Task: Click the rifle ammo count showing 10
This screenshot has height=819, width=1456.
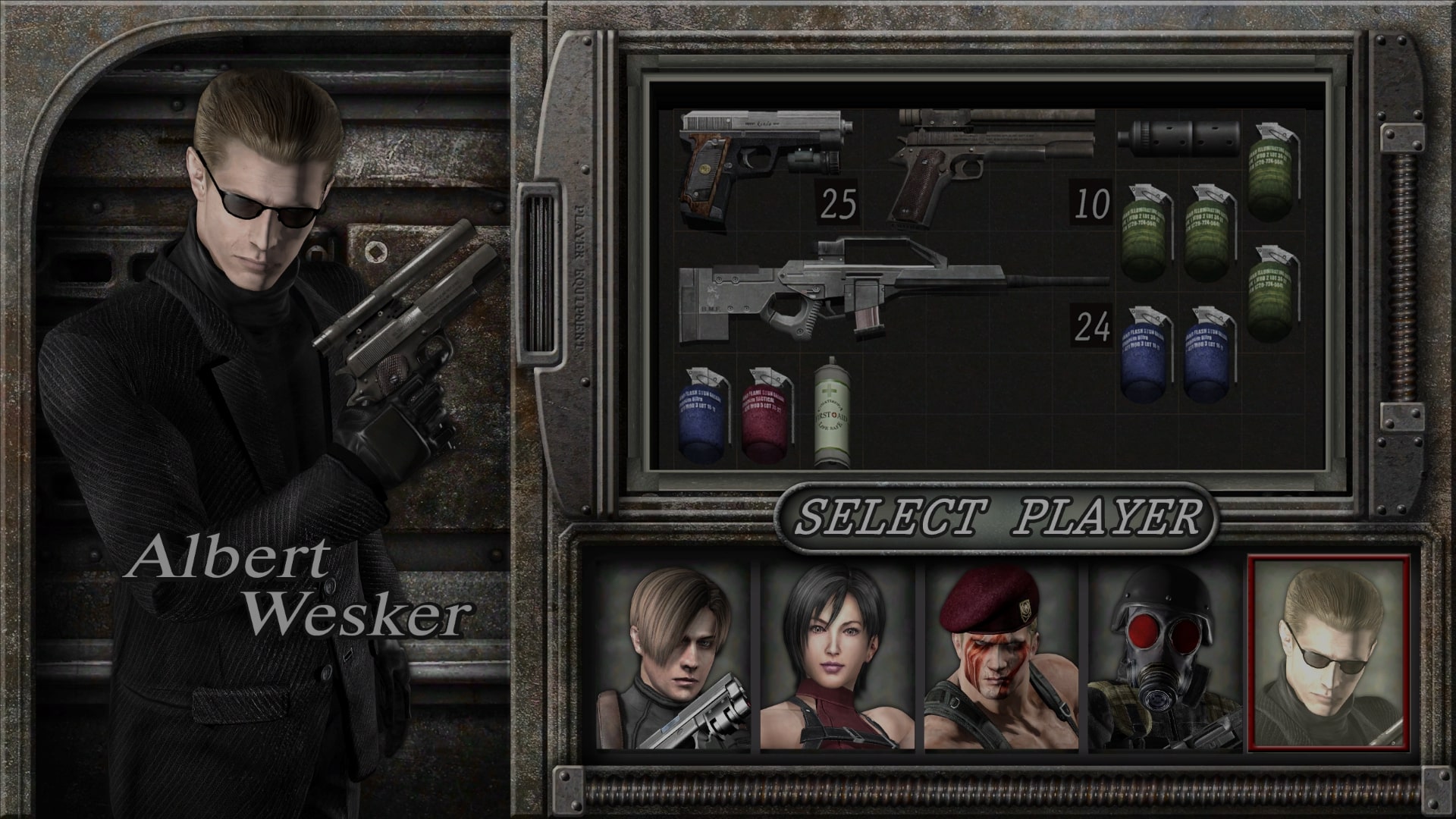Action: (1090, 201)
